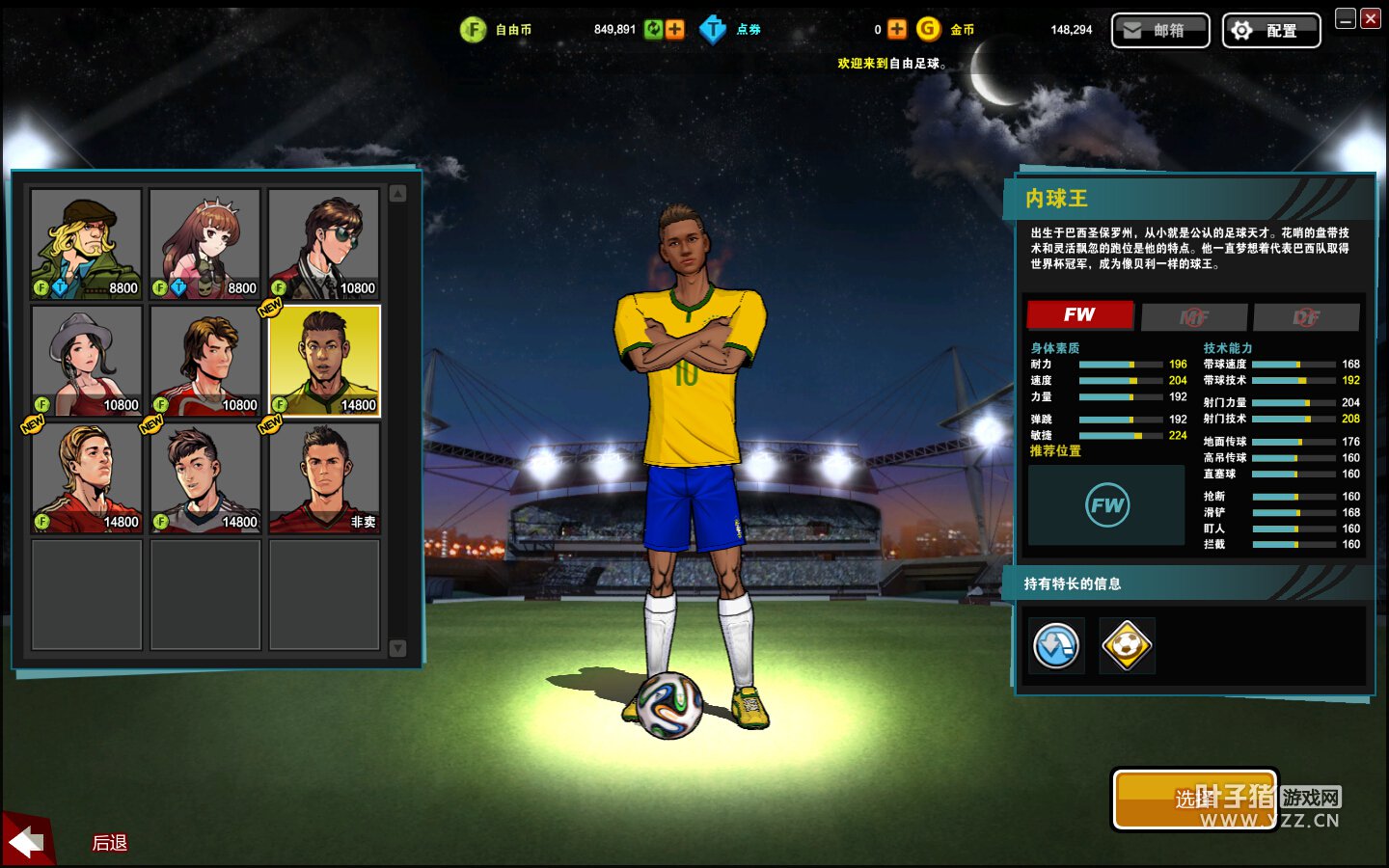The width and height of the screenshot is (1389, 868).
Task: Choose the 非卖 not-for-sale player portrait
Action: (x=324, y=478)
